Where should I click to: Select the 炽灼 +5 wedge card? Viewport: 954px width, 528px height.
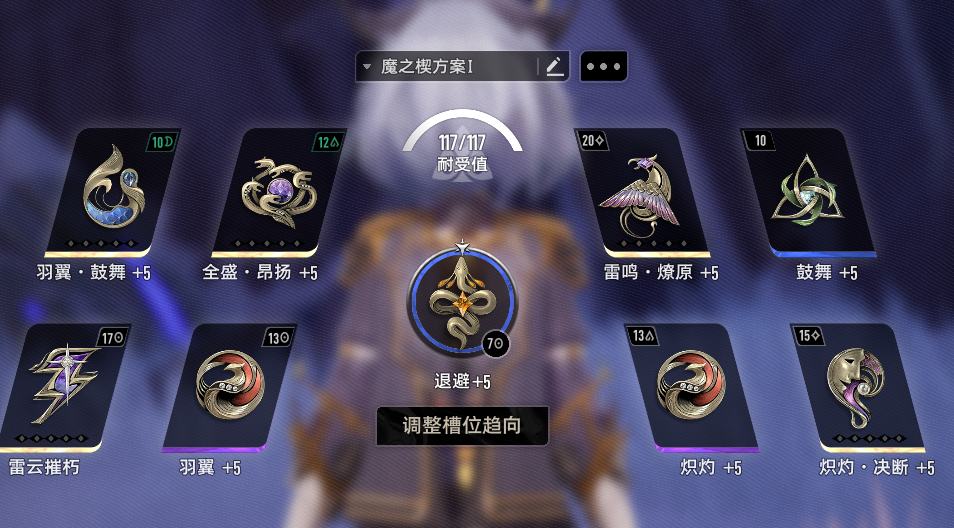pos(691,387)
